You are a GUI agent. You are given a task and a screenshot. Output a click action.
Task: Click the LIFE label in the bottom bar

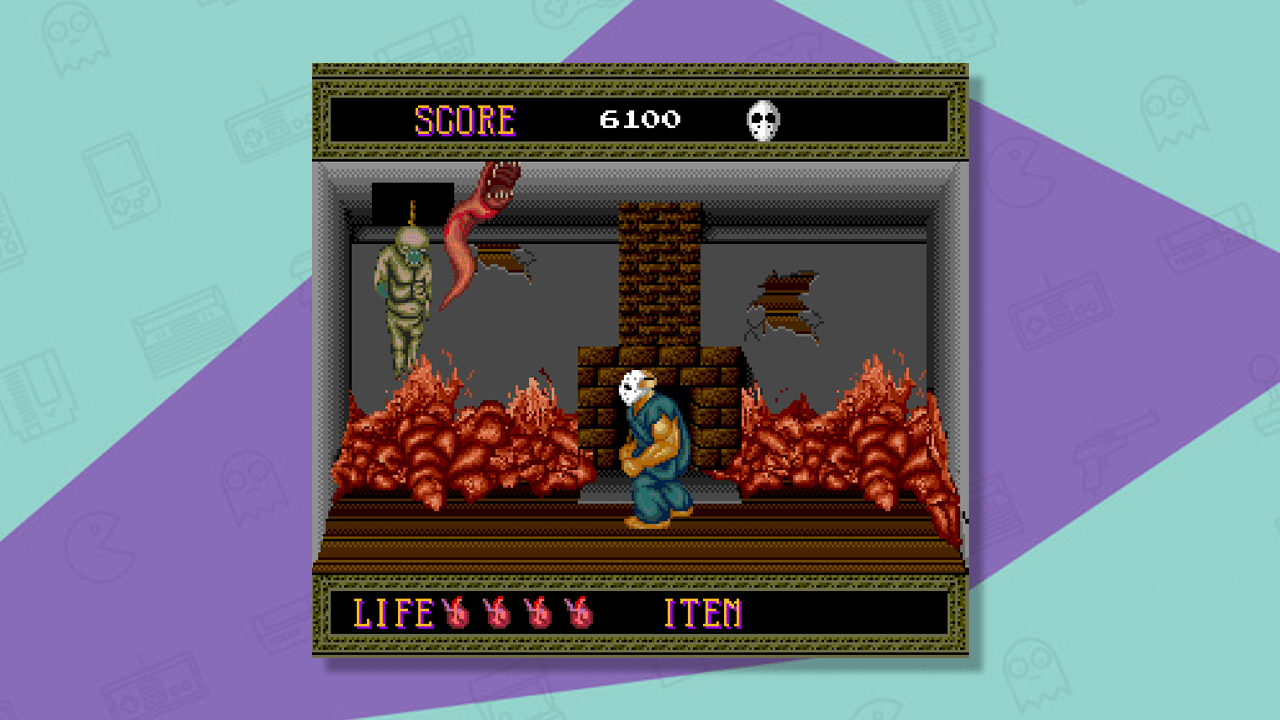[392, 612]
